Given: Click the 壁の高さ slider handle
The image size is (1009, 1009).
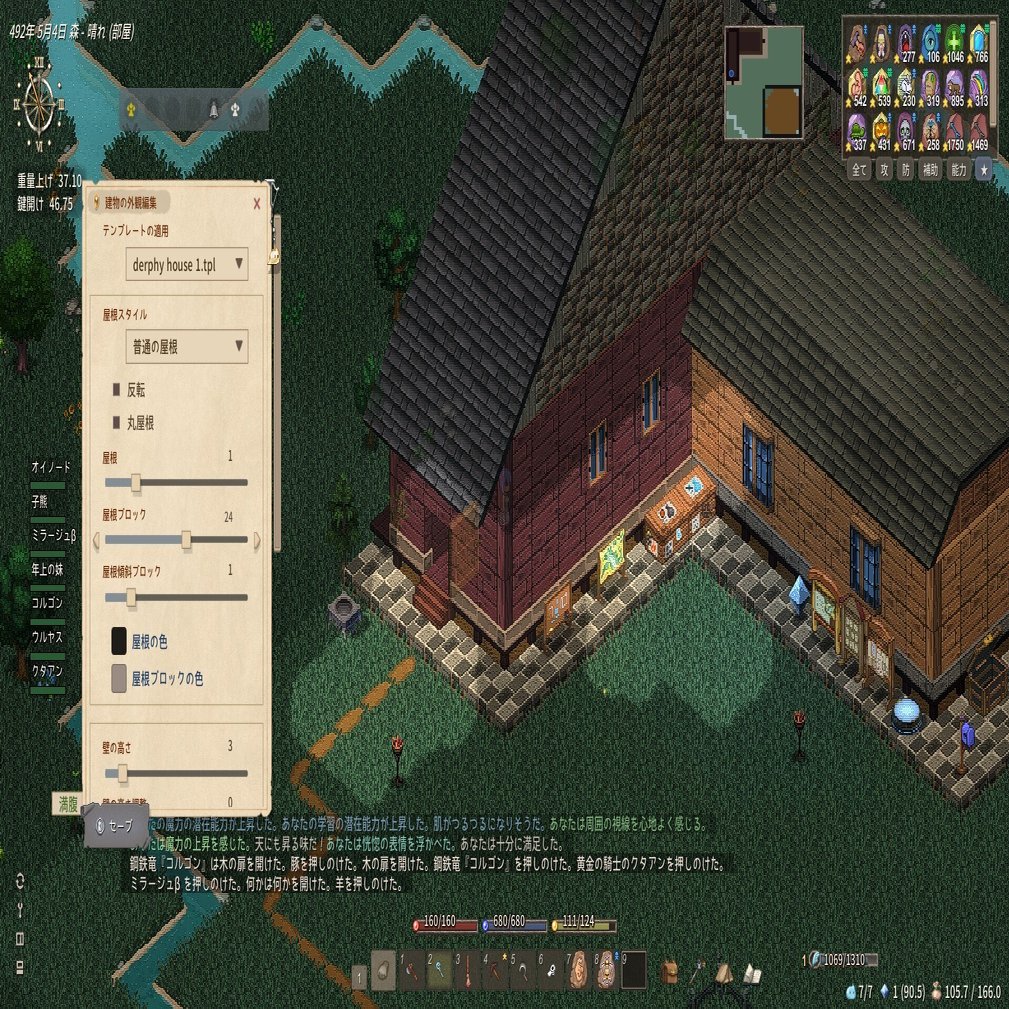Looking at the screenshot, I should pyautogui.click(x=123, y=773).
